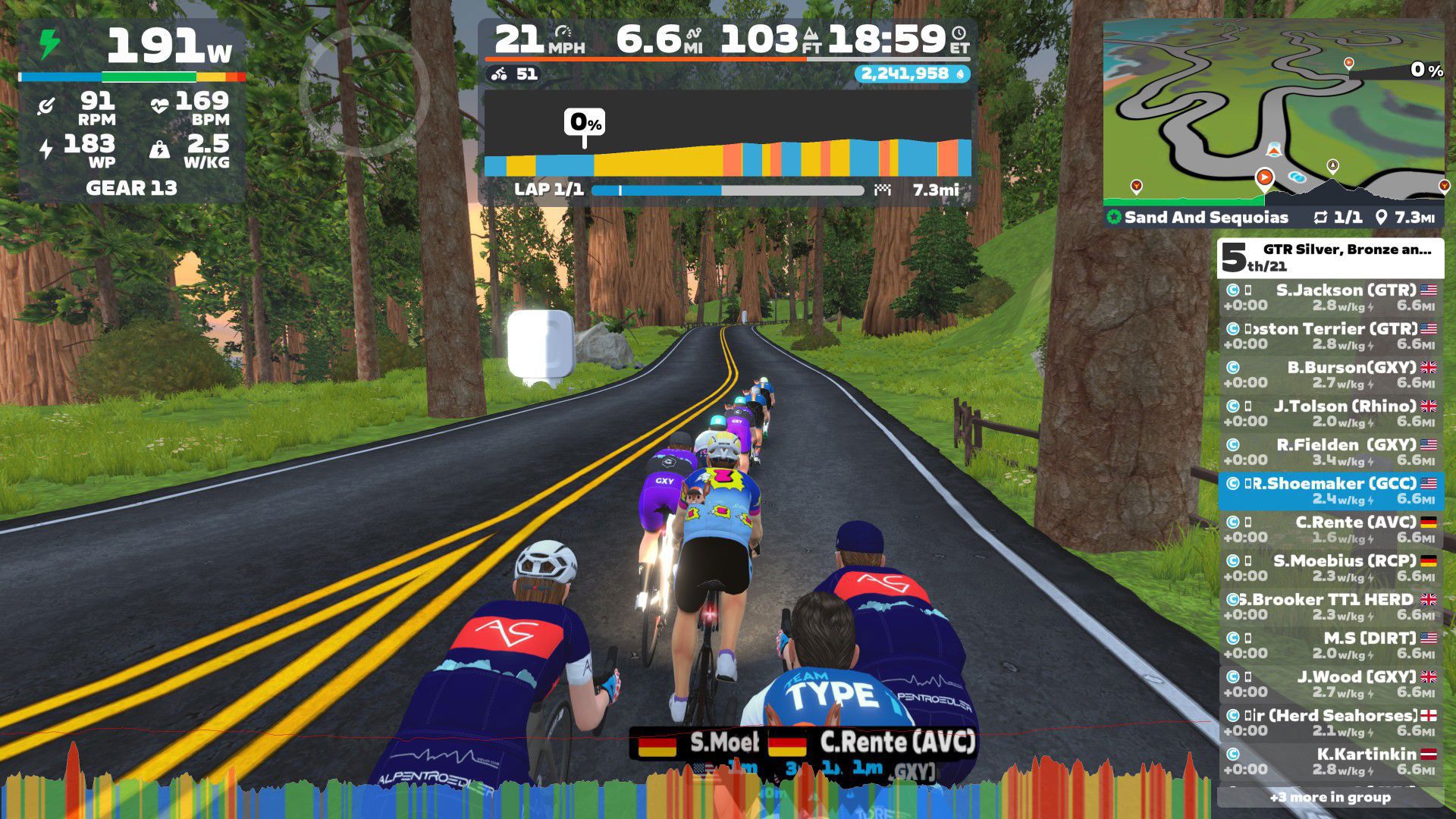Select J.Wood (GXY) rider row
1456x819 pixels.
pyautogui.click(x=1331, y=684)
